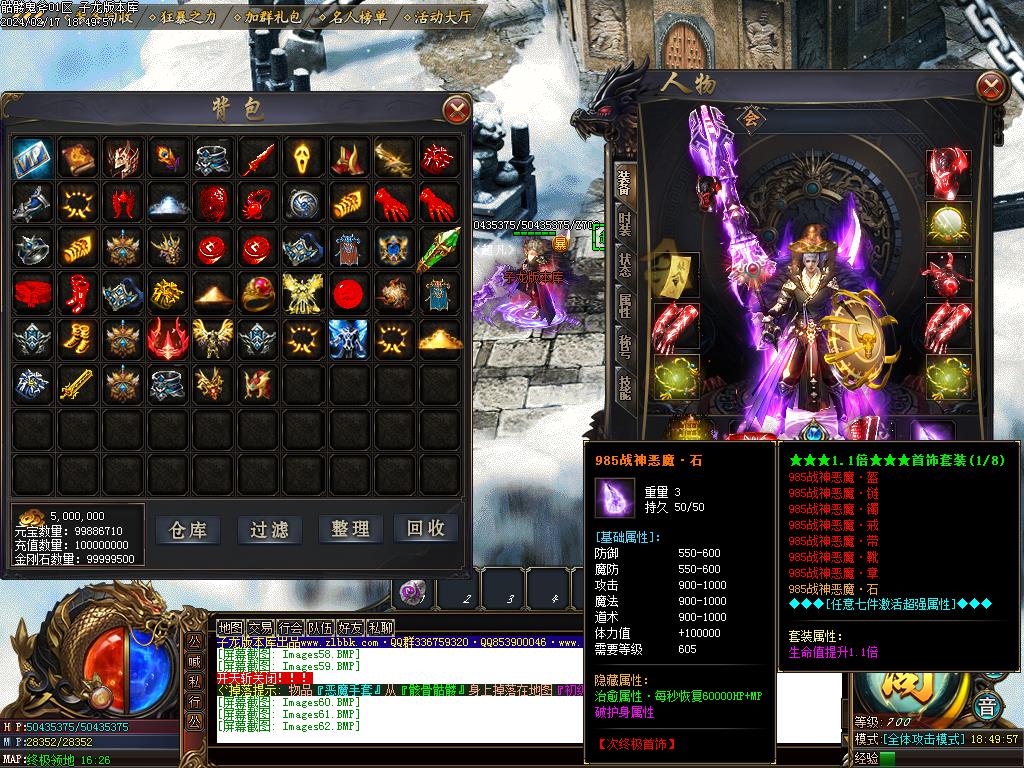Sort the bag with 整理
Viewport: 1024px width, 768px height.
pos(350,529)
